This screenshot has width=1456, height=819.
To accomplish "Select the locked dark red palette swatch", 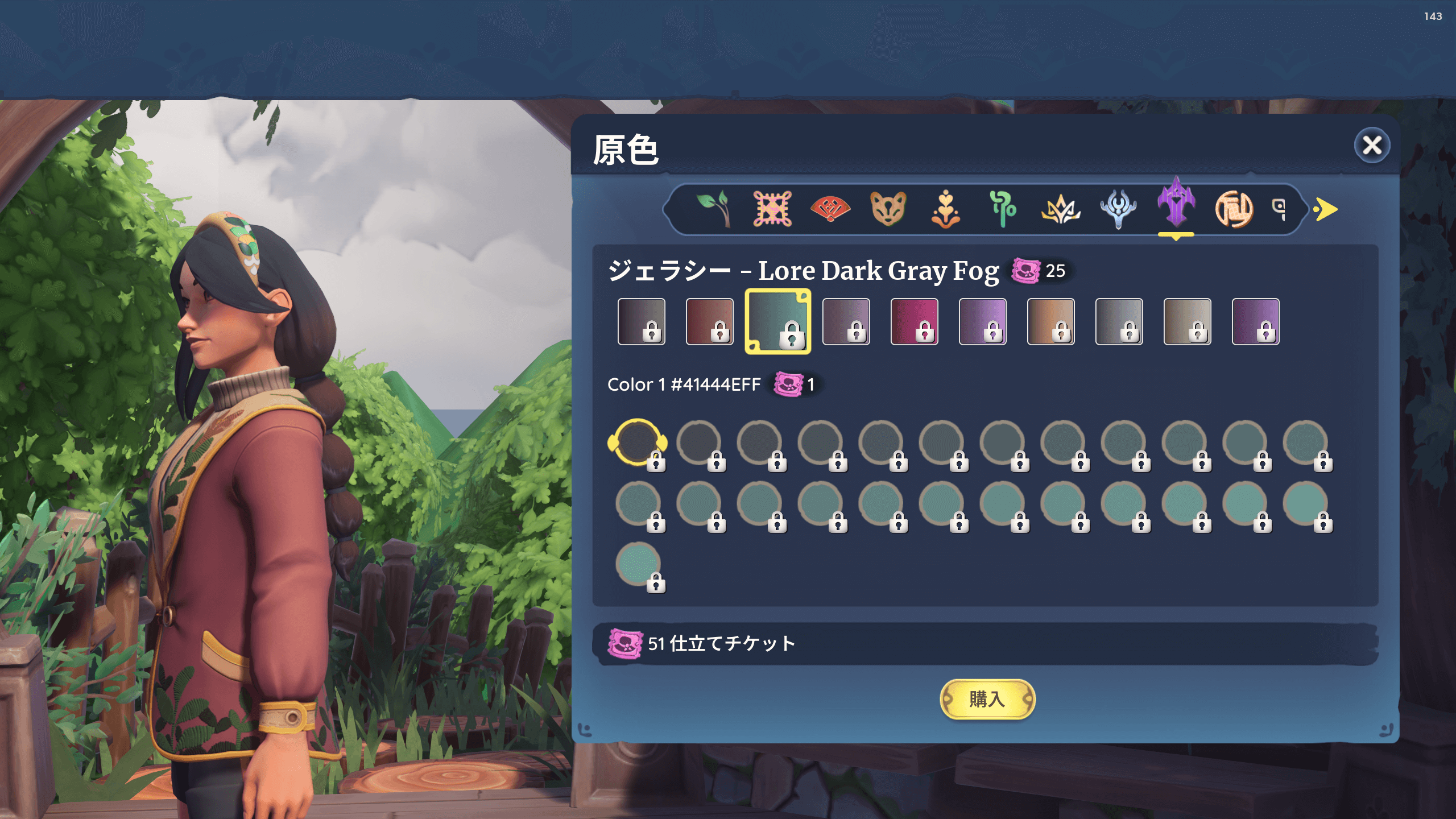I will [x=709, y=321].
